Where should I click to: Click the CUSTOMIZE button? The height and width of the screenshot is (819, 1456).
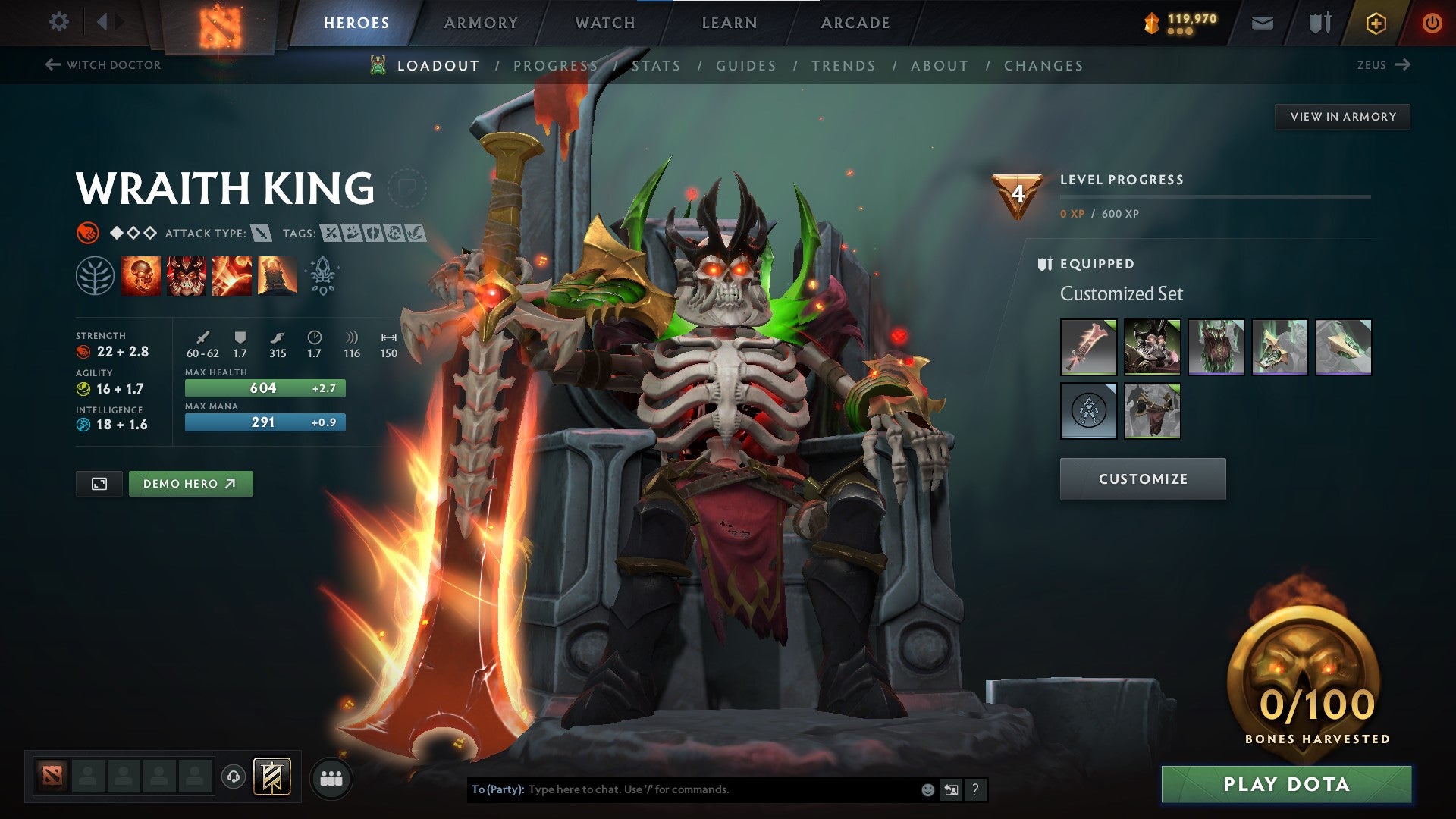[x=1142, y=479]
